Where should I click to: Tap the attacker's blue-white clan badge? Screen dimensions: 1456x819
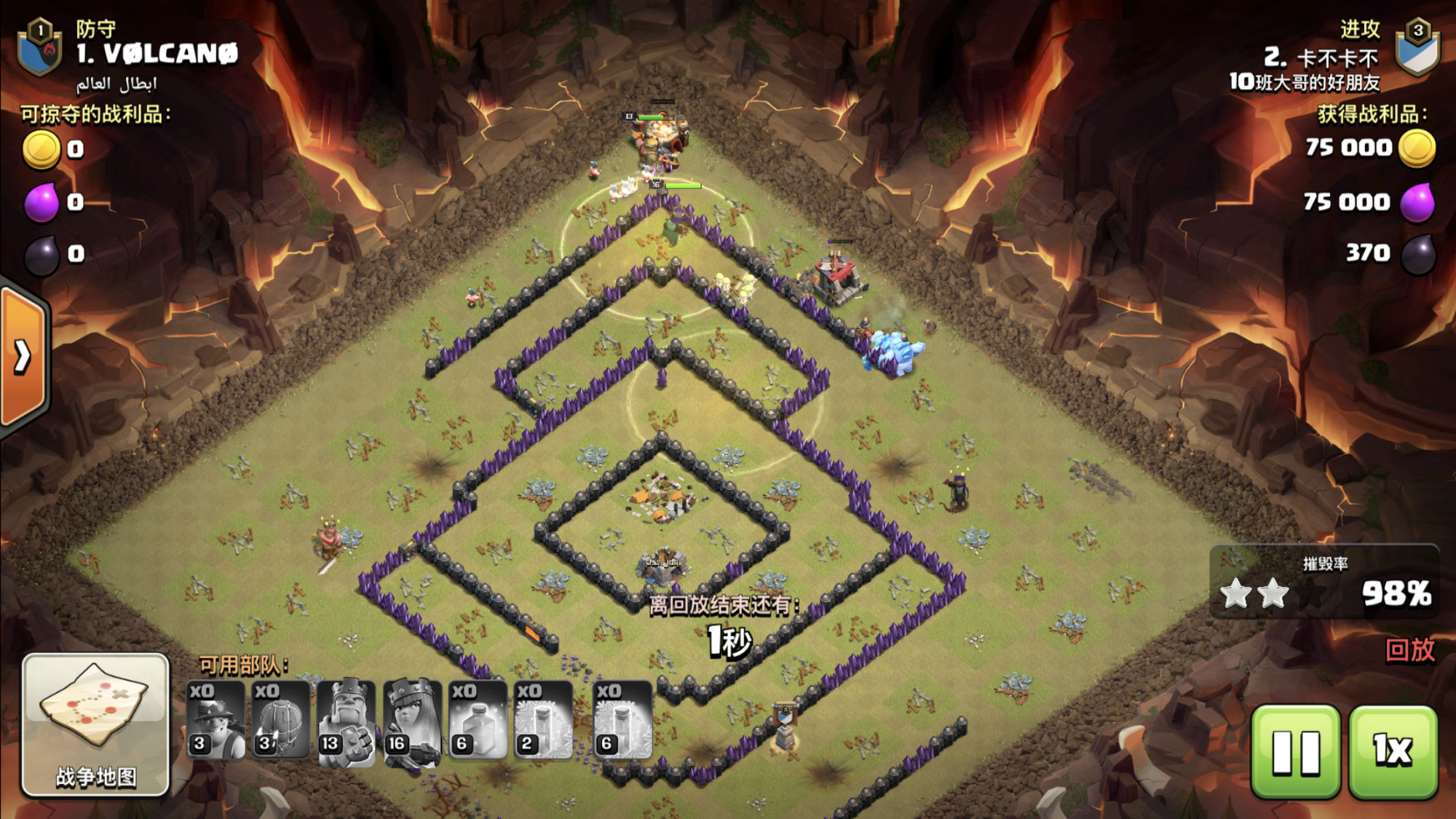(1417, 48)
